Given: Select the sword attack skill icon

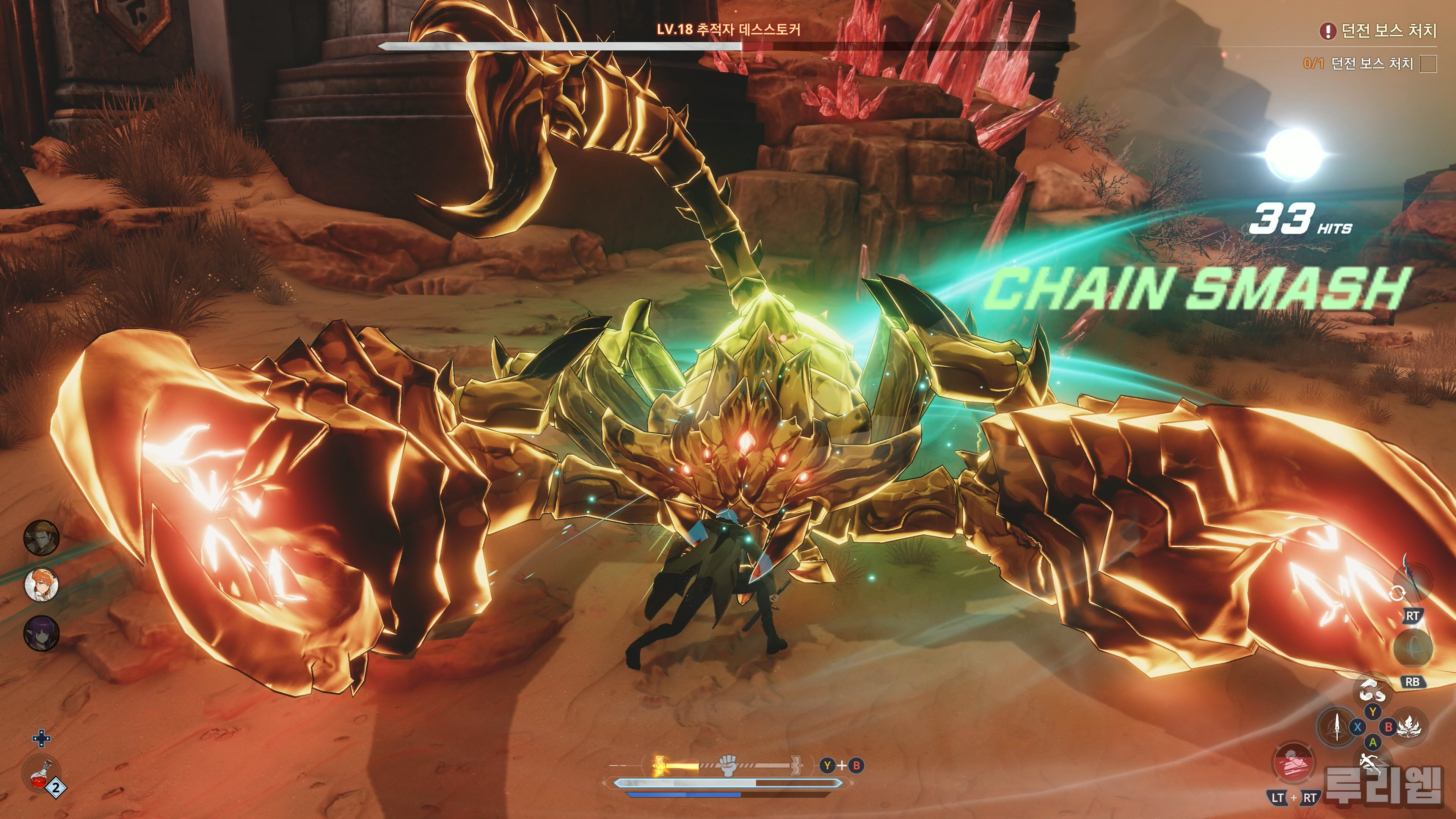Looking at the screenshot, I should tap(1337, 727).
